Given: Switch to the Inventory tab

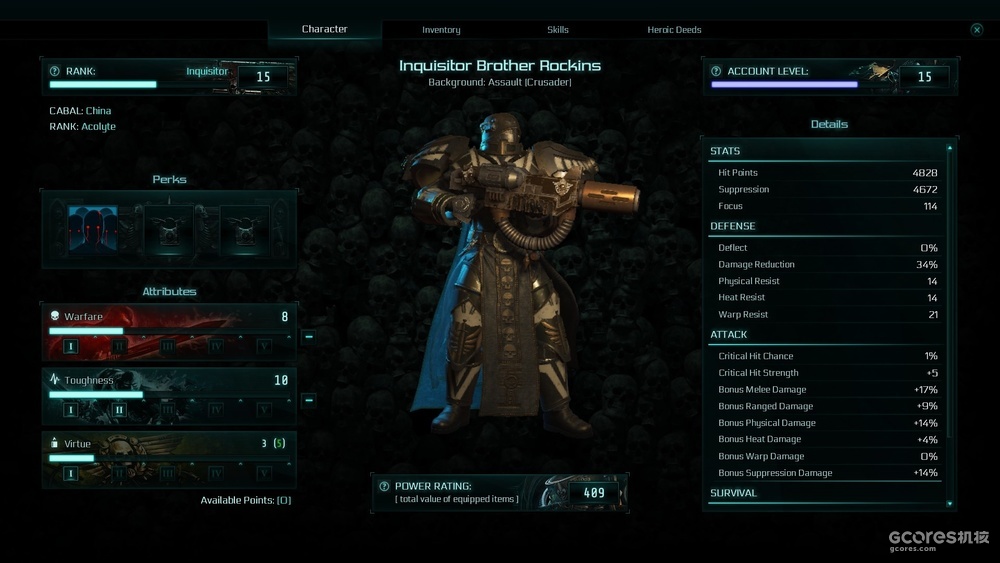Looking at the screenshot, I should (x=441, y=30).
